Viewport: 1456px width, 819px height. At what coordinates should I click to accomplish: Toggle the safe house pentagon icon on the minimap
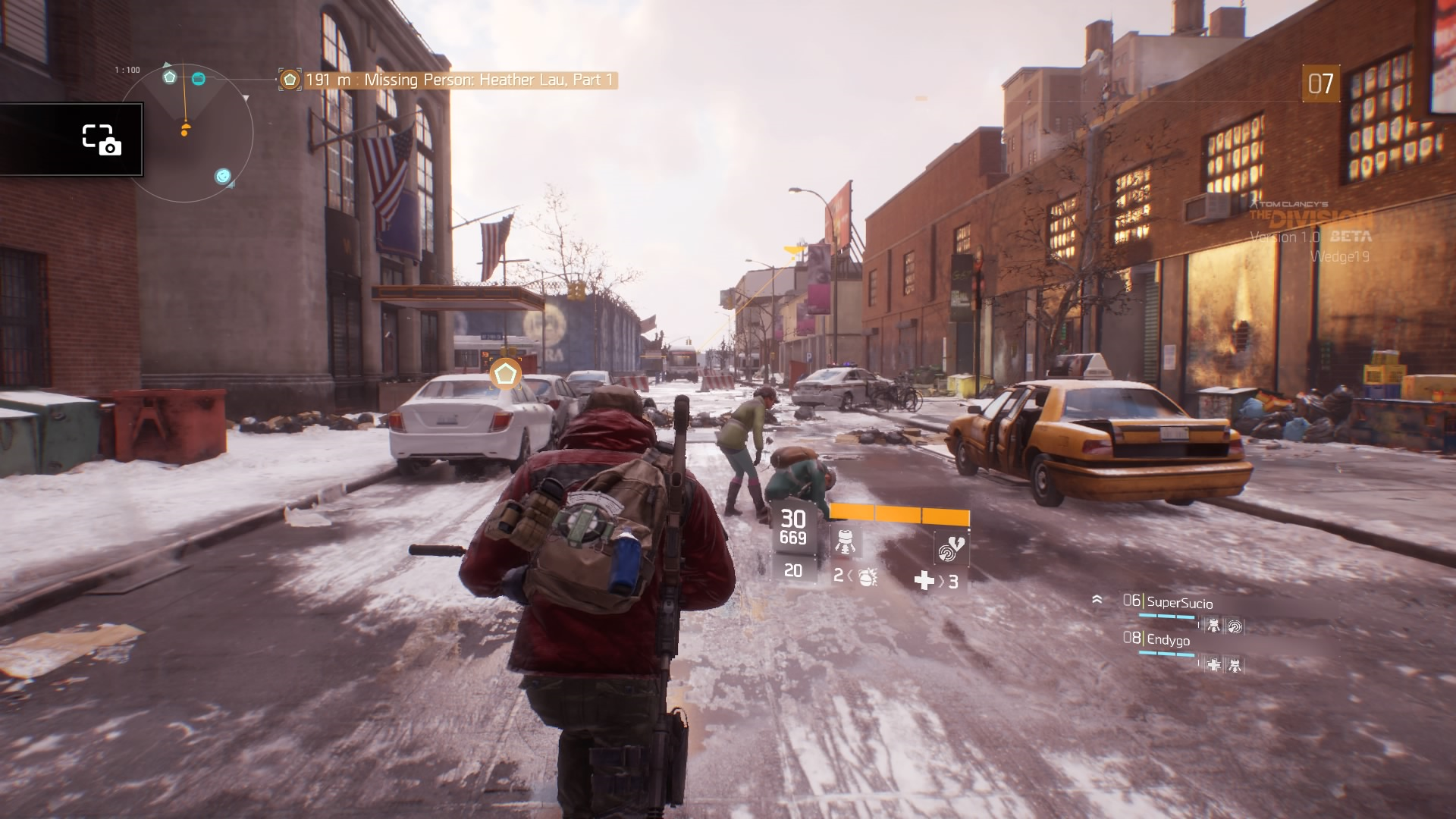tap(169, 77)
